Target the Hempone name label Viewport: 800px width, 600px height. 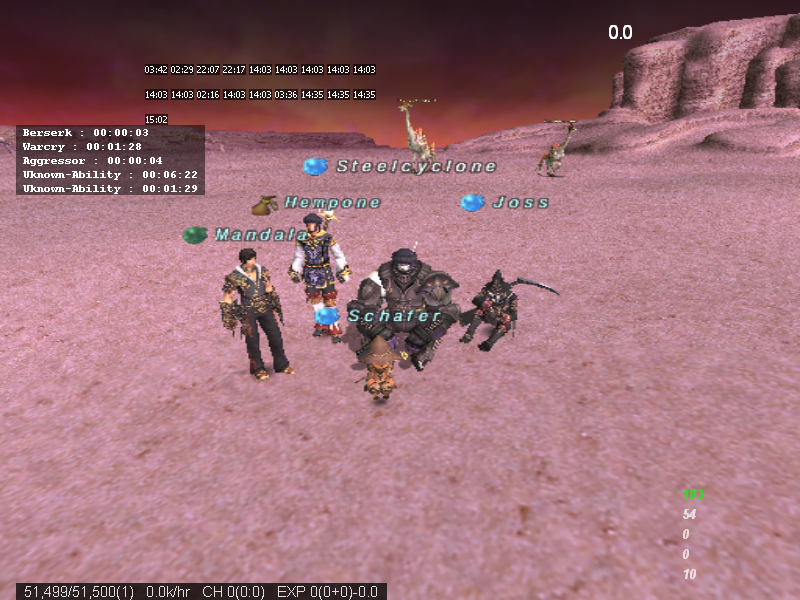[x=332, y=203]
